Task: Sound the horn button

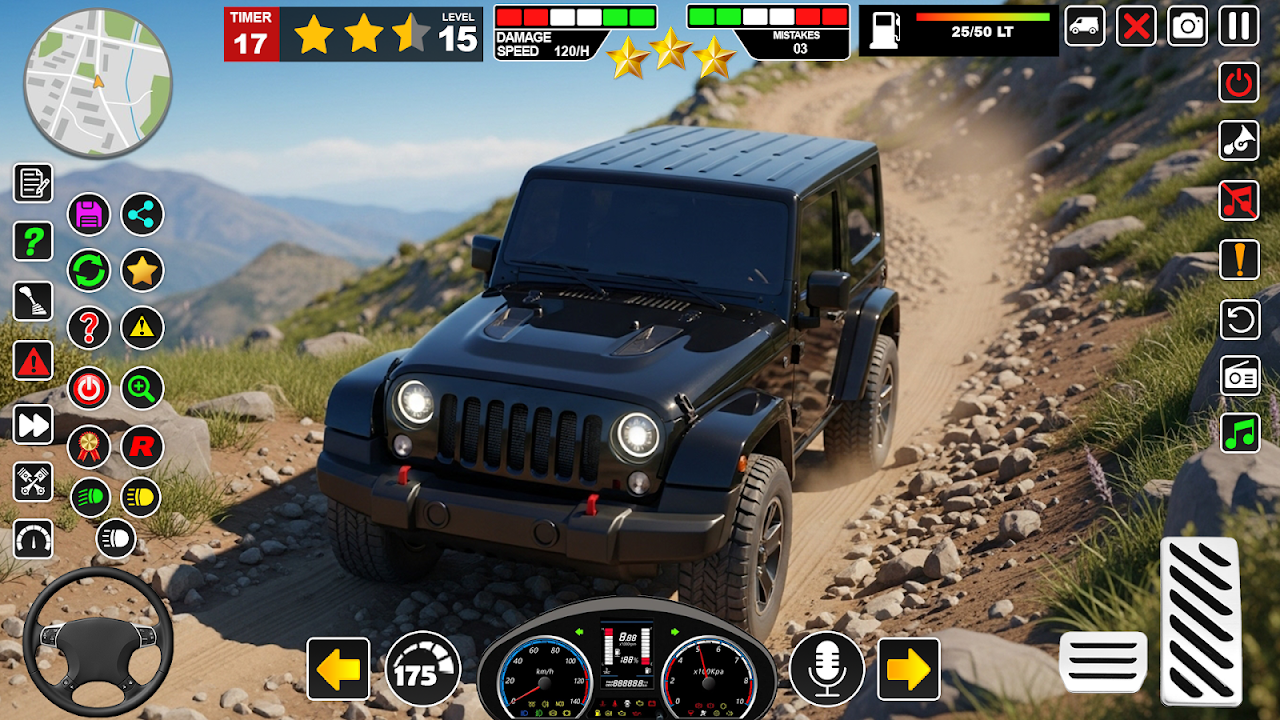Action: pos(1239,141)
